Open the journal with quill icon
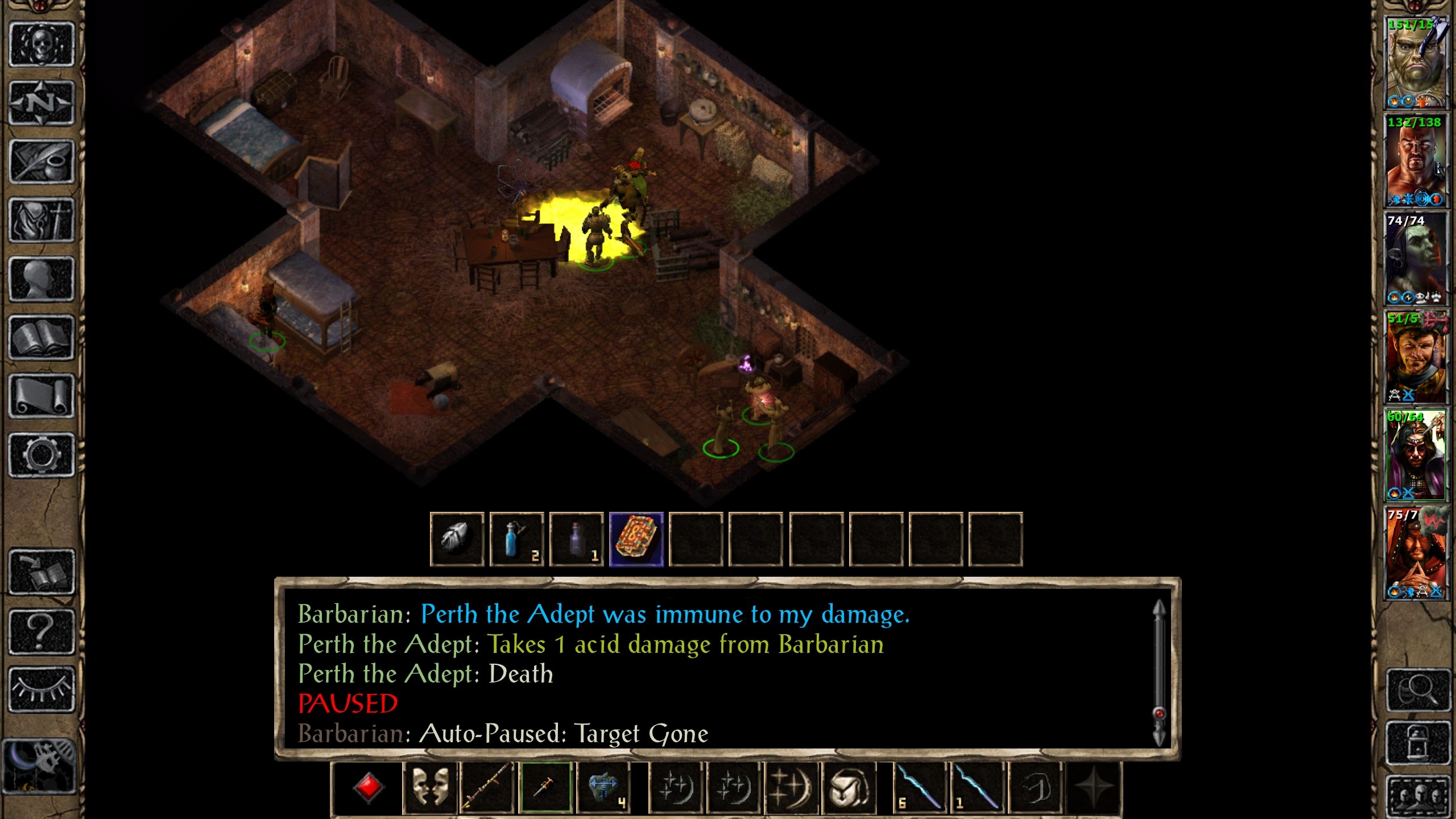This screenshot has height=819, width=1456. pos(42,162)
